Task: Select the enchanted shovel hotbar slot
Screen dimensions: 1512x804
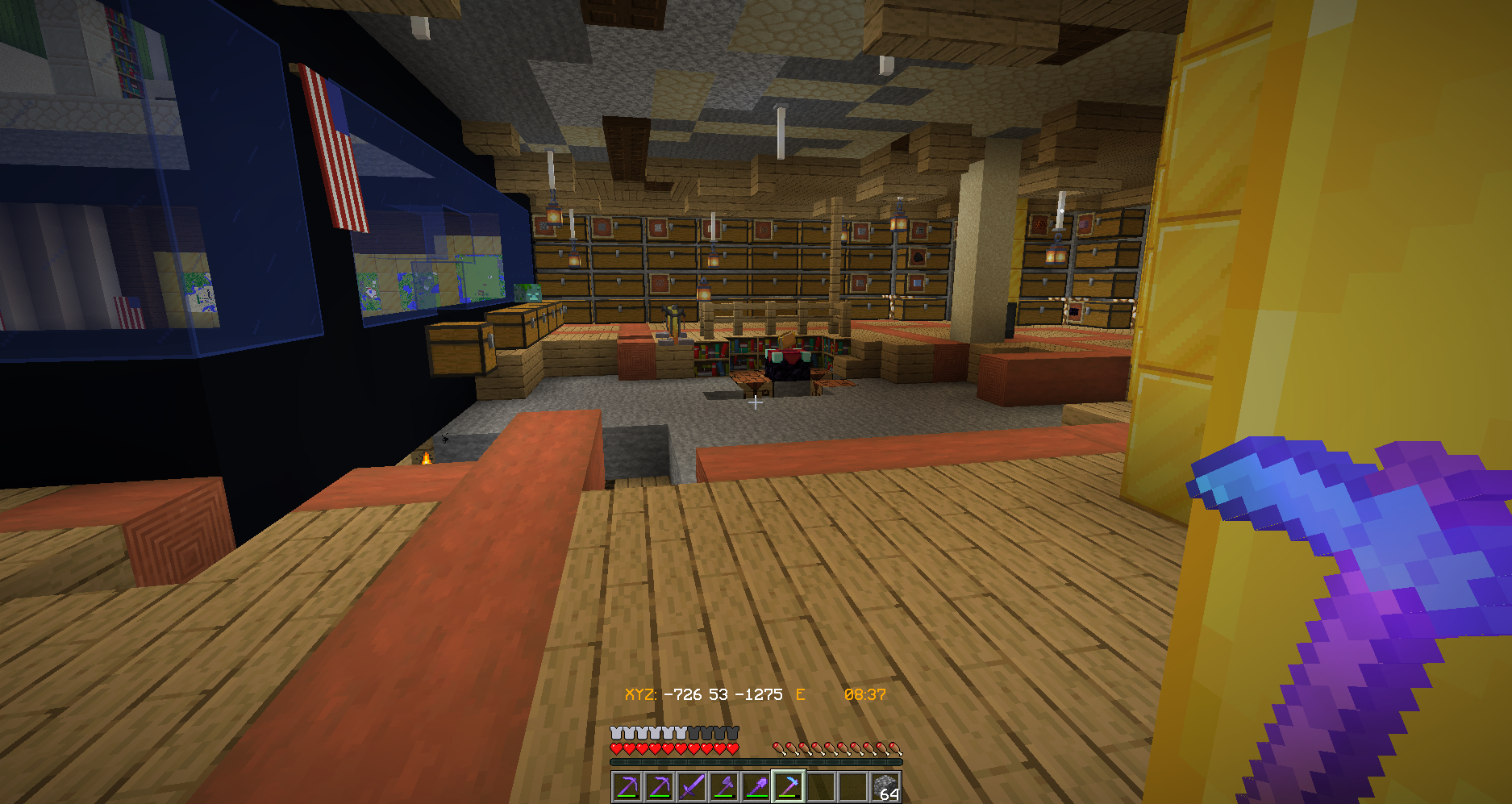Action: tap(756, 786)
